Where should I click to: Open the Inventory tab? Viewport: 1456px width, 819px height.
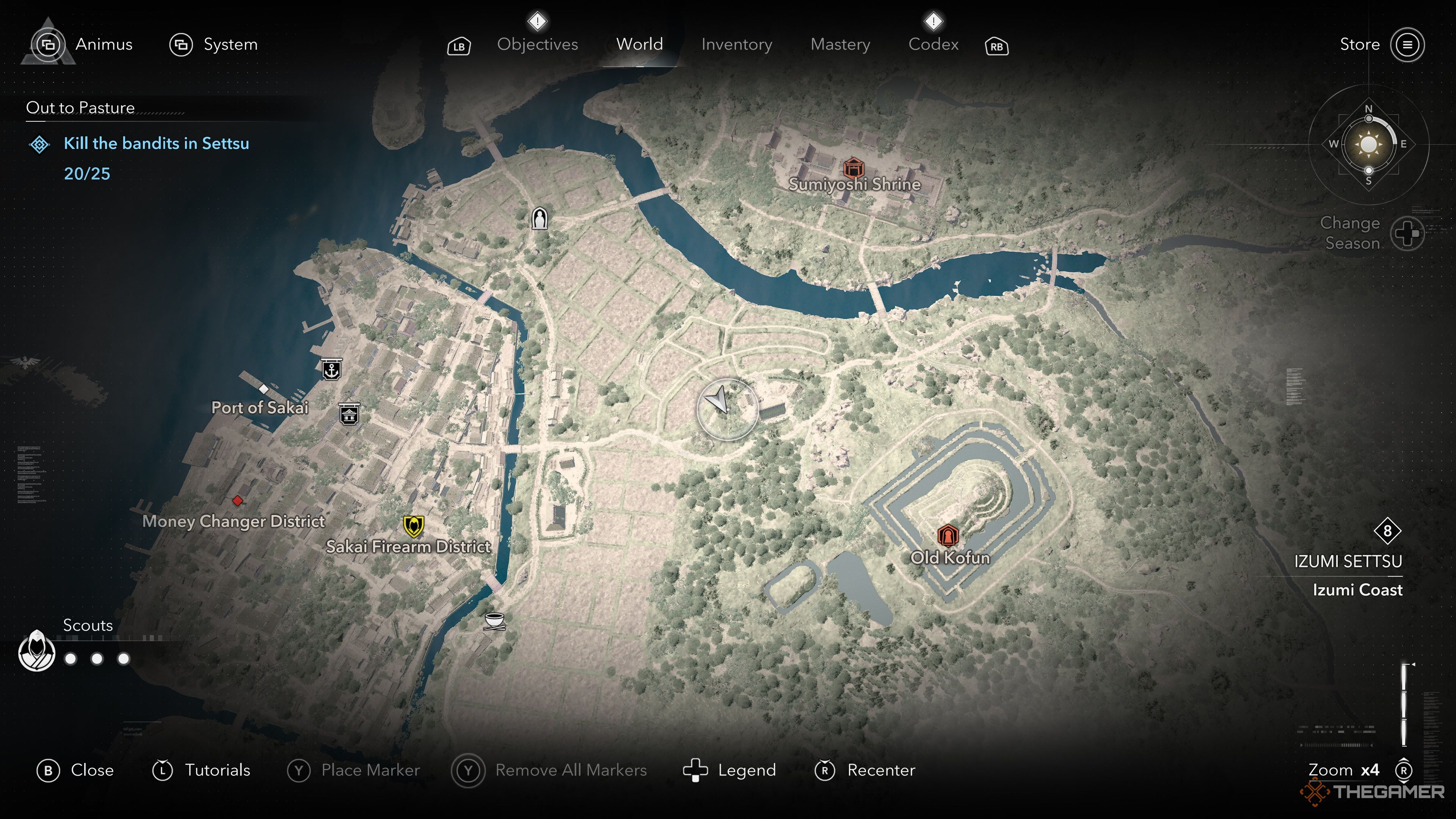coord(736,44)
